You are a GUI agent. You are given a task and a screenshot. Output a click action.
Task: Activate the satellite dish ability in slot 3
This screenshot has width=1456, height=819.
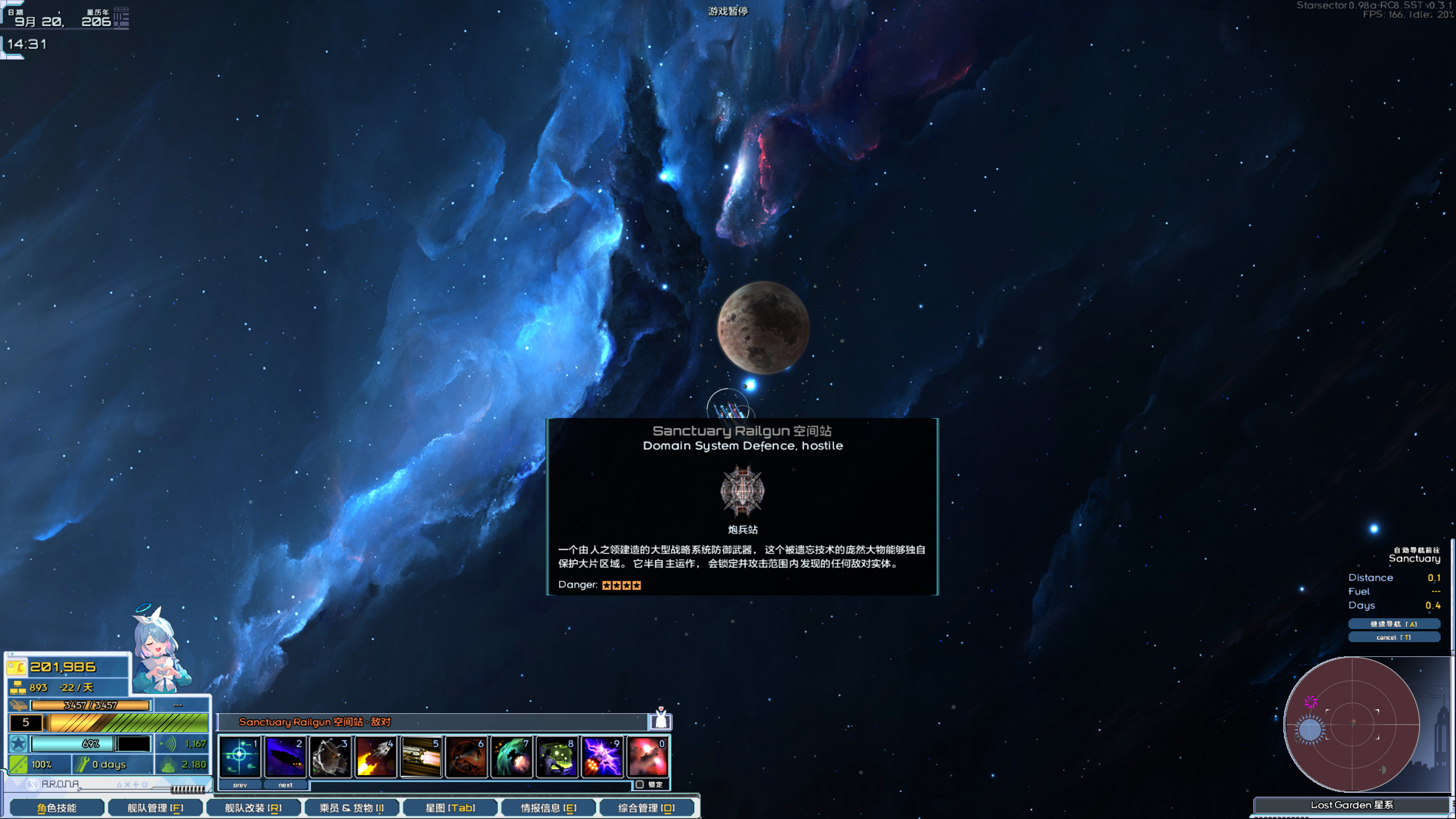click(330, 756)
